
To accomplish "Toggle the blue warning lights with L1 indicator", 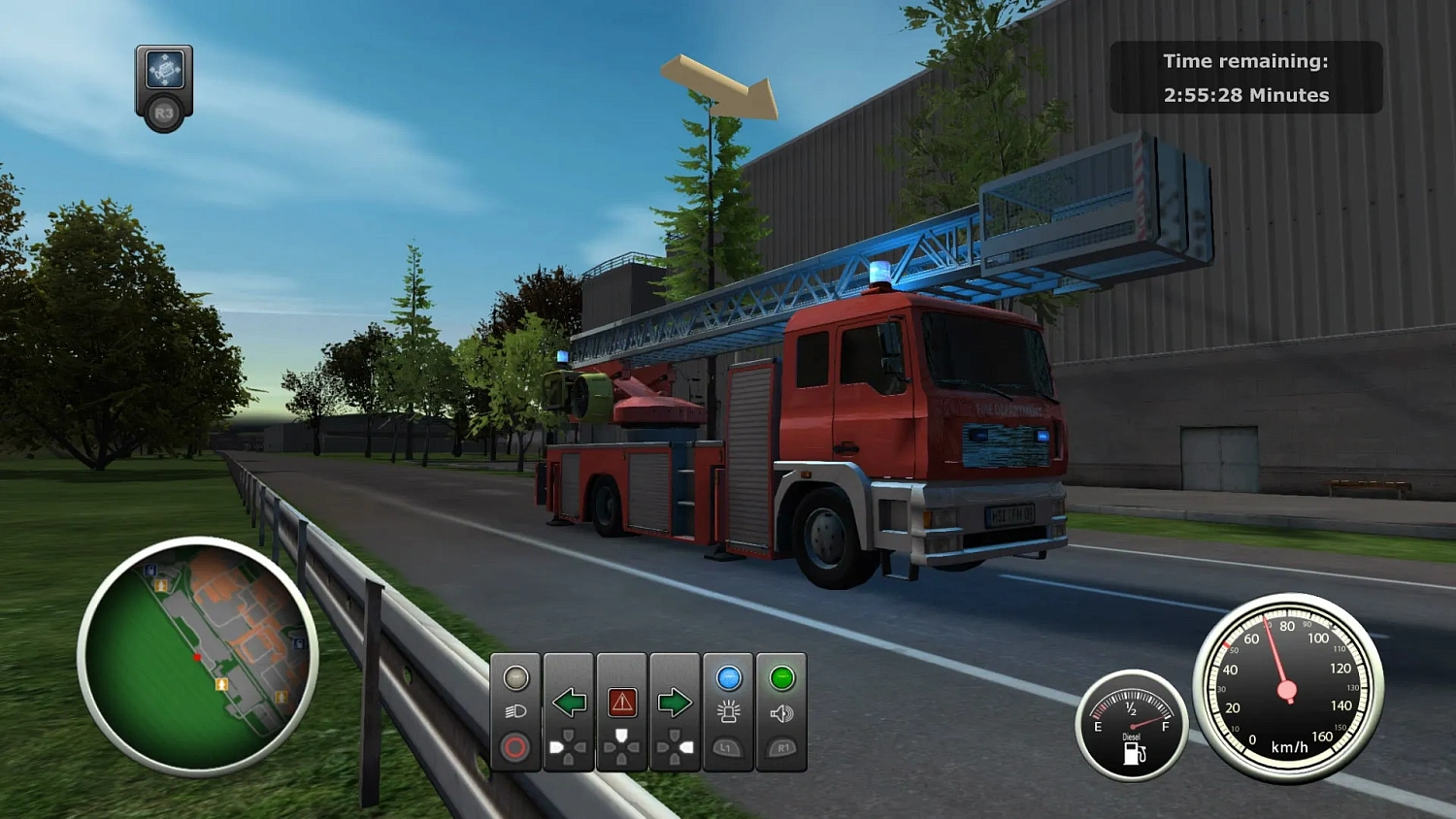I will click(x=727, y=747).
